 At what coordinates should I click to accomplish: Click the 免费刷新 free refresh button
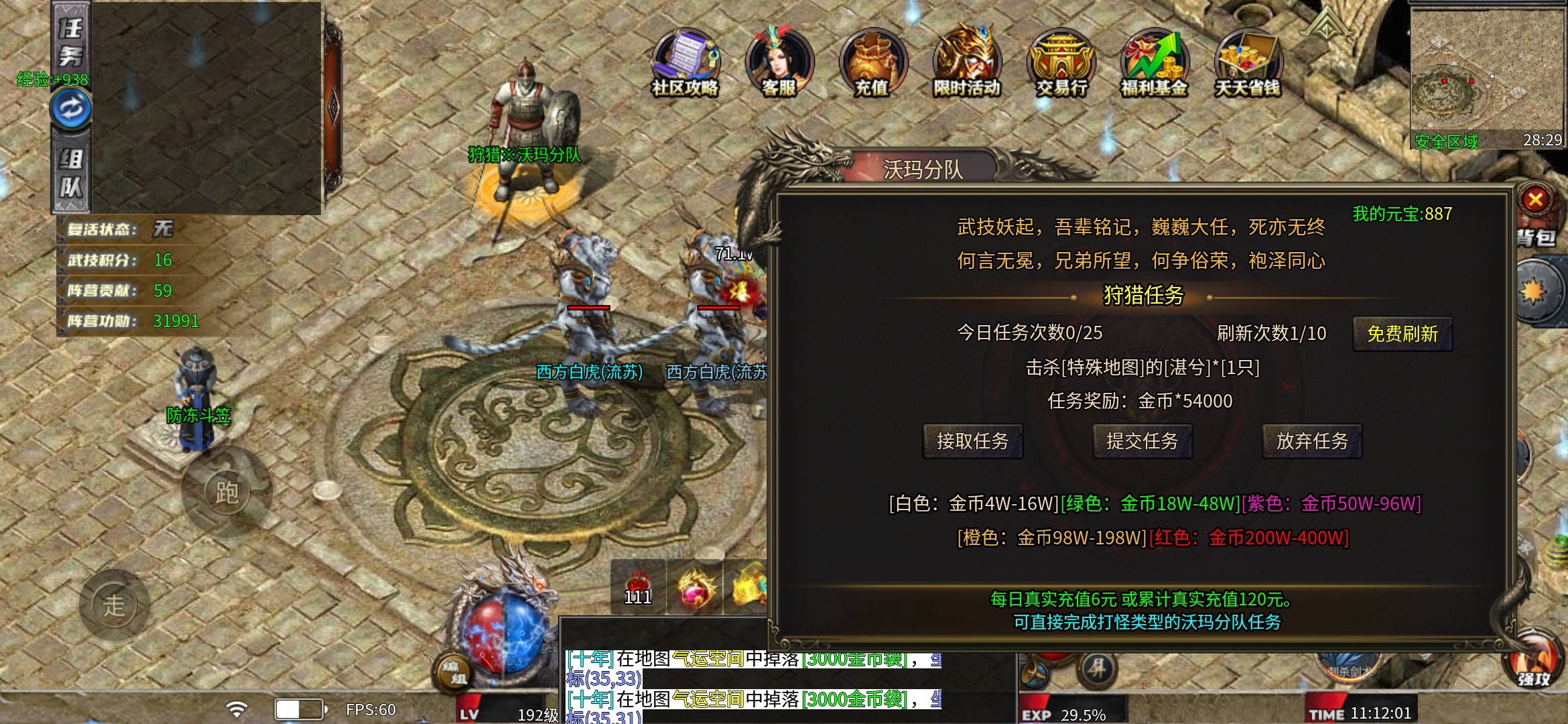click(x=1402, y=334)
